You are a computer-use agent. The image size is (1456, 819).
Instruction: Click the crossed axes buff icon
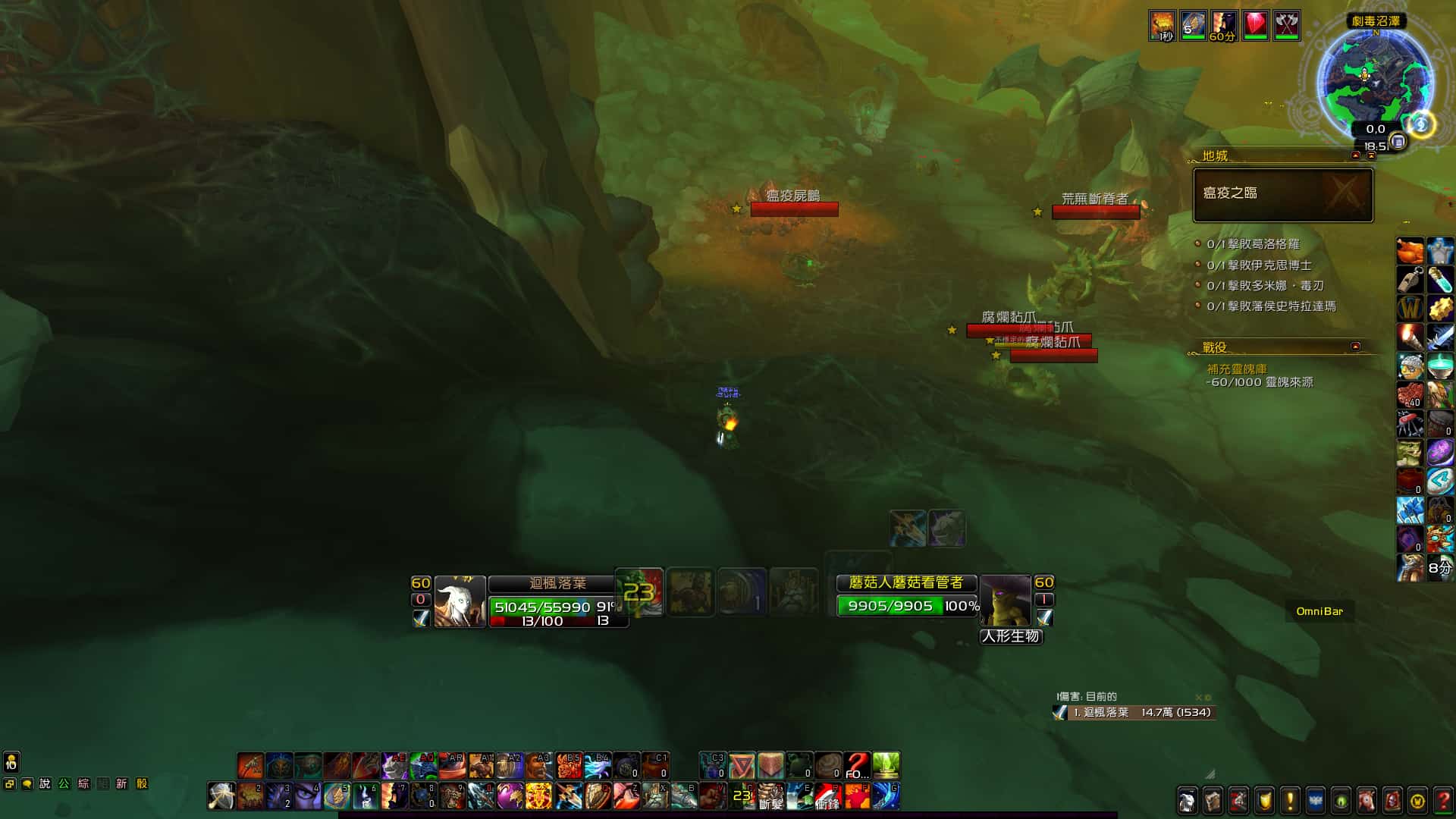[1286, 25]
